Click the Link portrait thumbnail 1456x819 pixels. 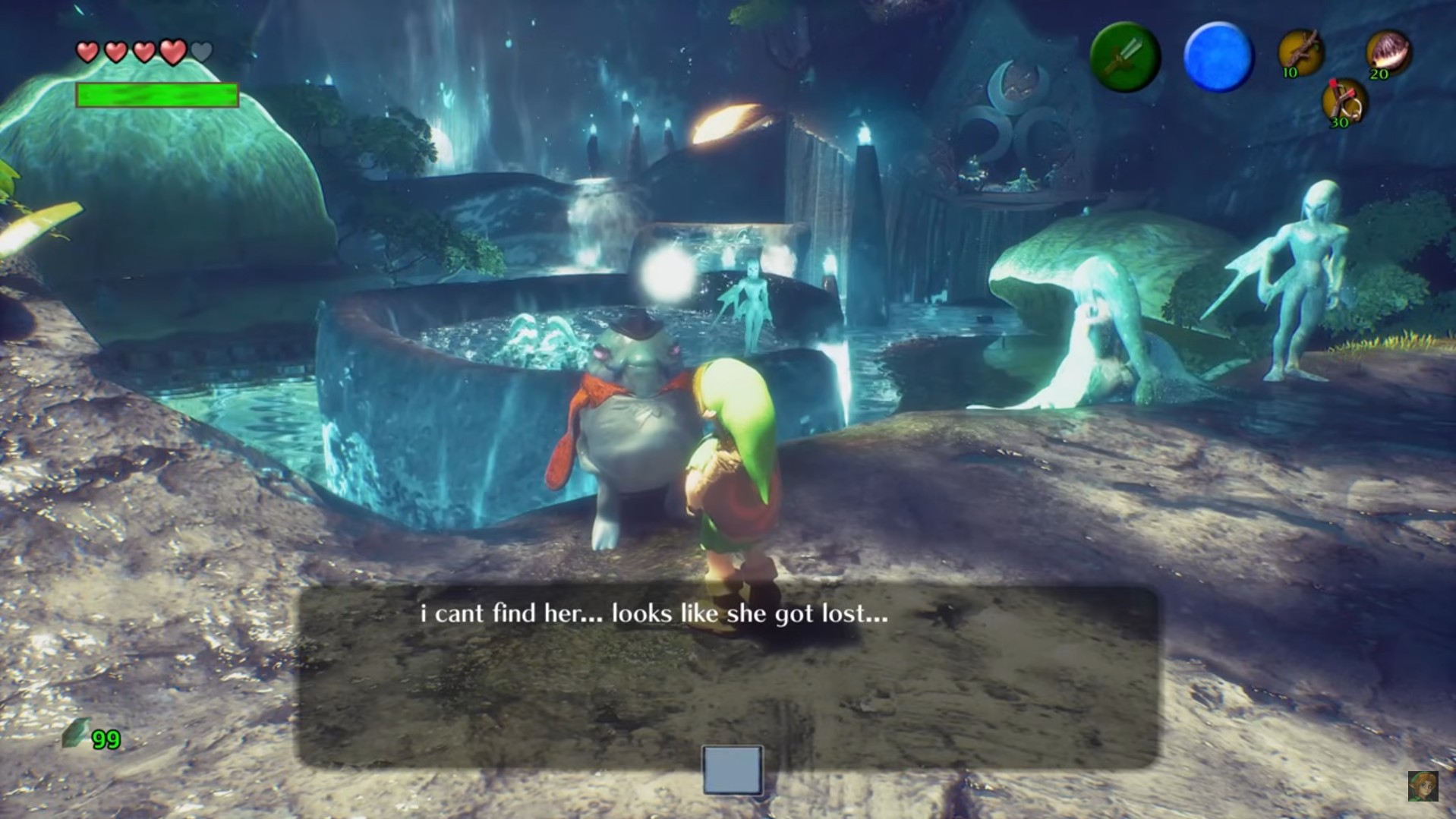coord(1423,786)
